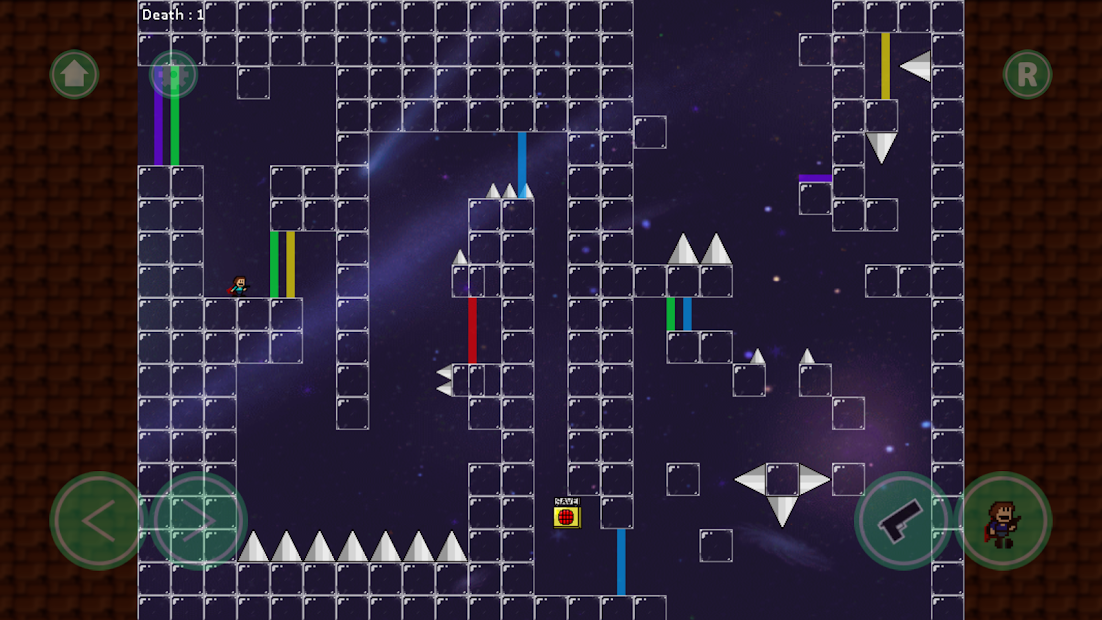Fire using the pistol button
The image size is (1102, 620).
[x=903, y=520]
